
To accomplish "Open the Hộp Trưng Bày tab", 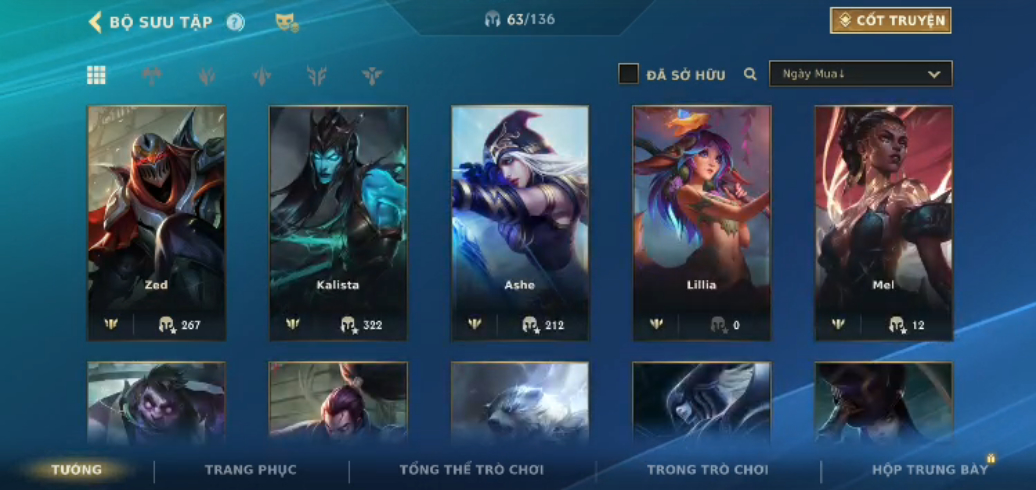I will (x=929, y=469).
